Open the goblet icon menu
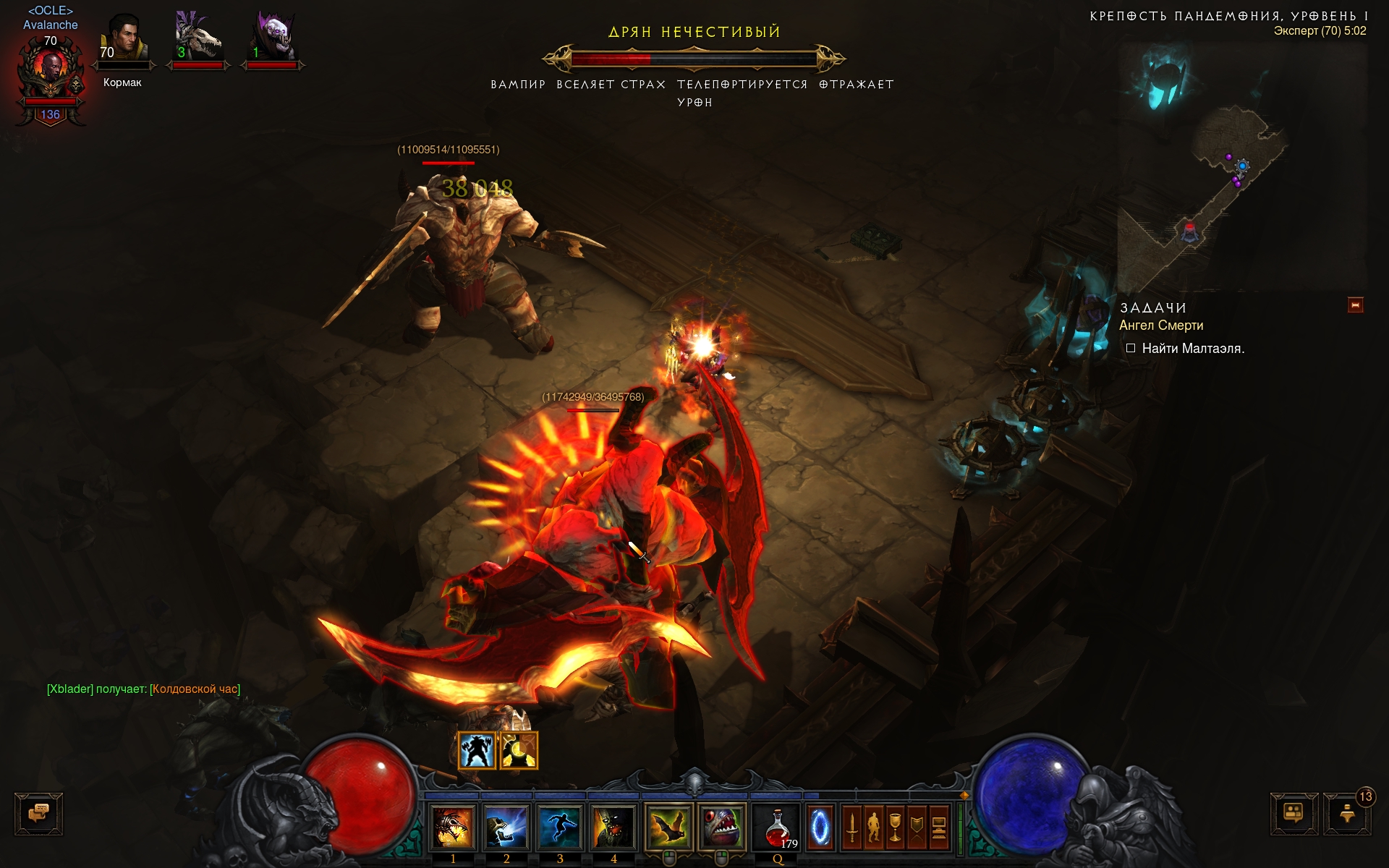 (895, 828)
